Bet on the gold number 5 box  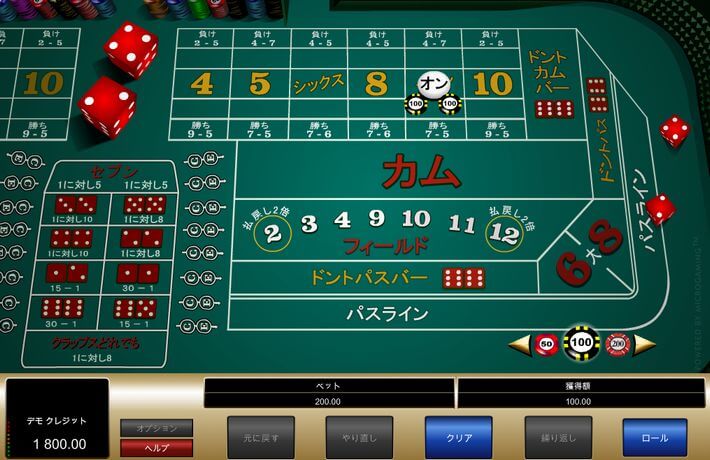(x=260, y=84)
